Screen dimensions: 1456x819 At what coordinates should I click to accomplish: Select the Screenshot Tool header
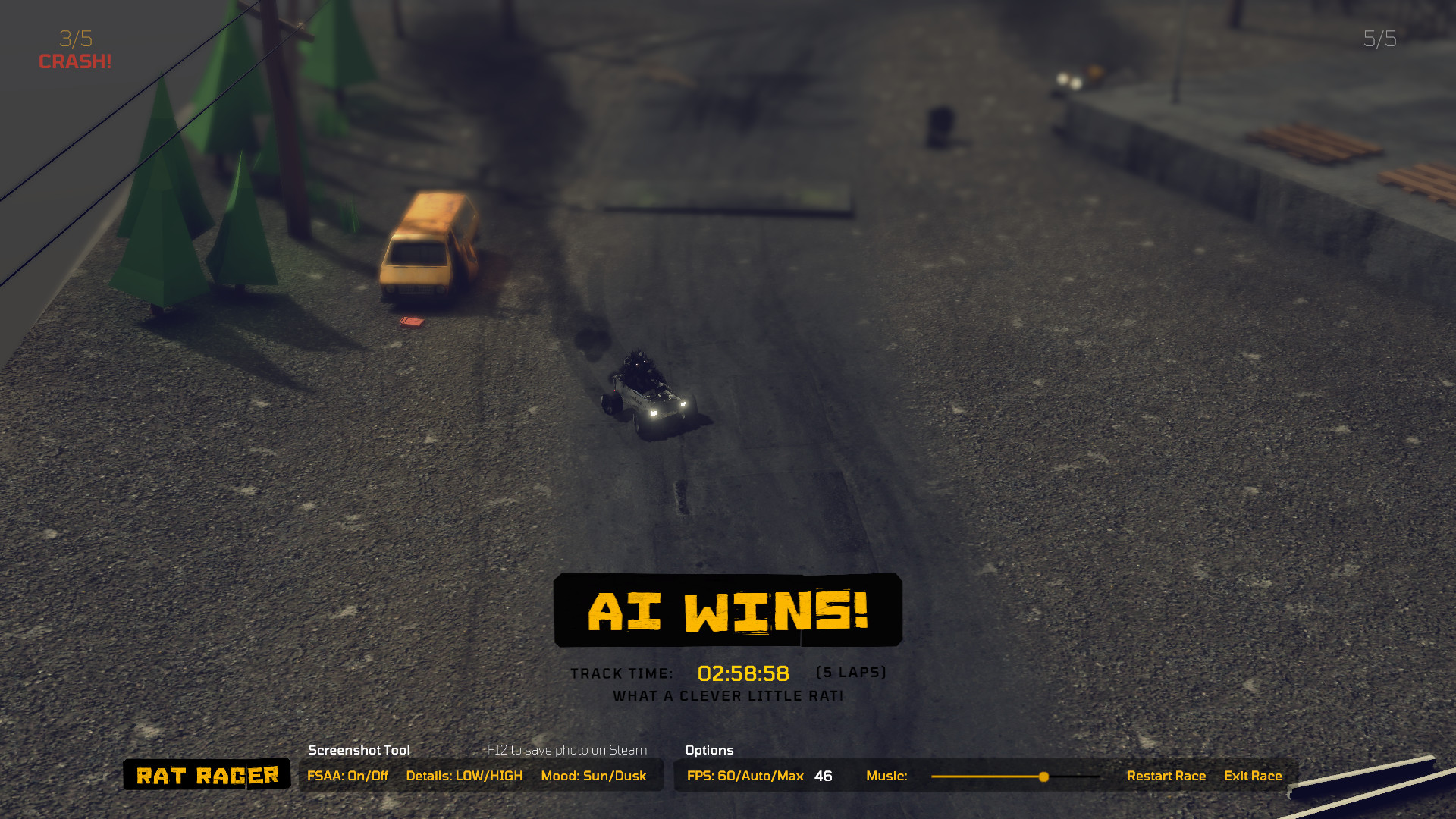click(358, 750)
